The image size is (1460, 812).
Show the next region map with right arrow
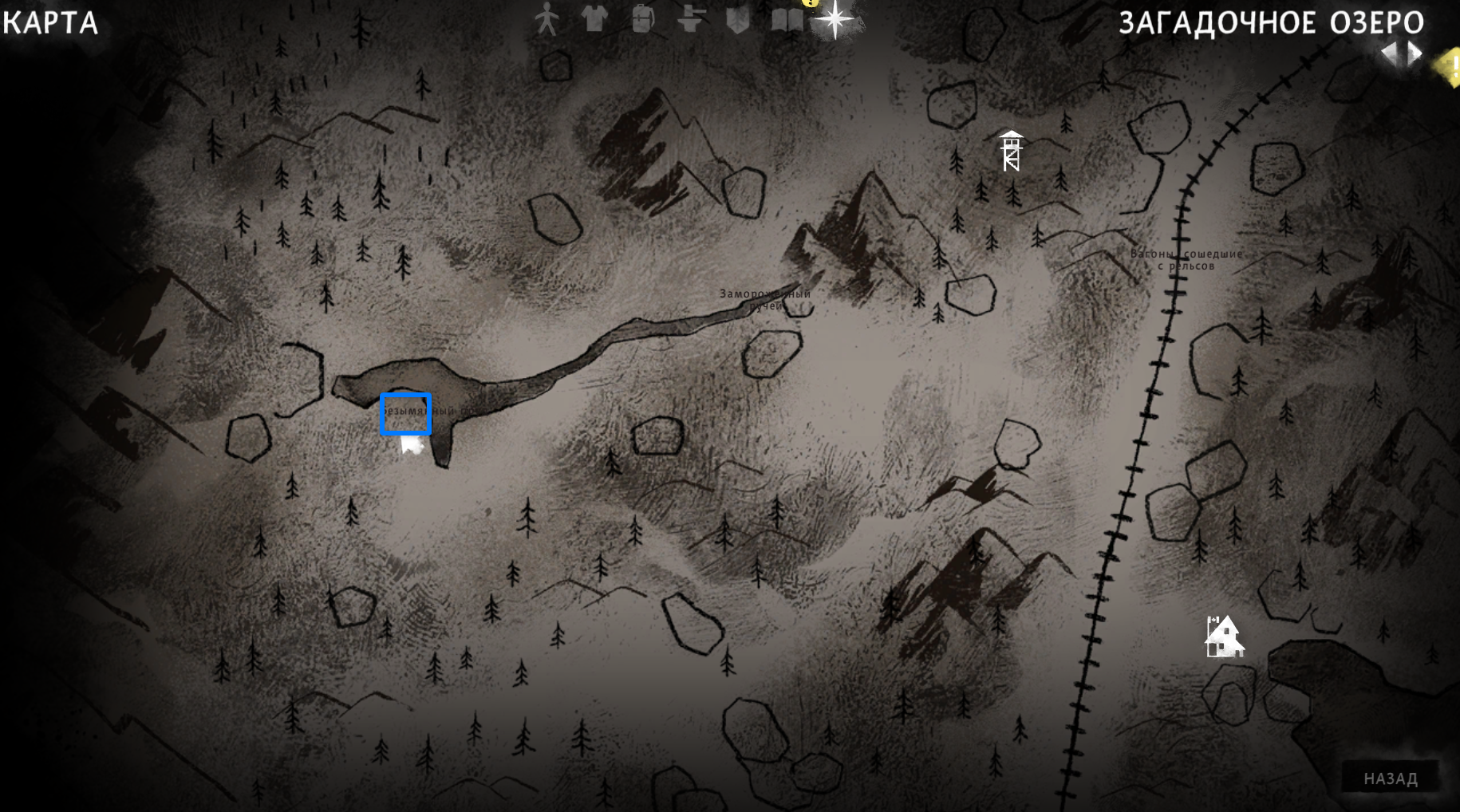pos(1415,53)
